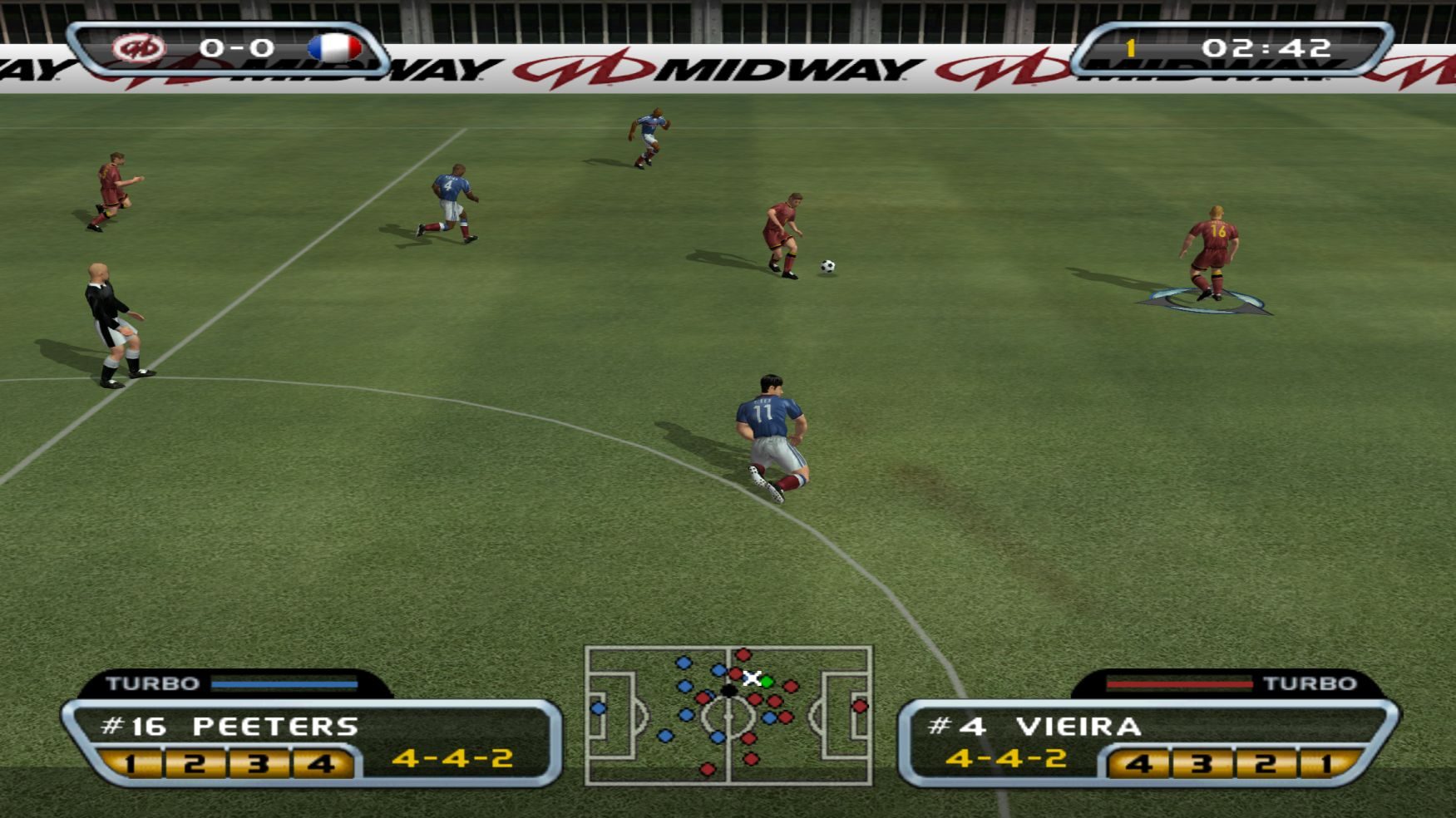Select the #4 Vieira player name
The image size is (1456, 818).
point(1034,727)
